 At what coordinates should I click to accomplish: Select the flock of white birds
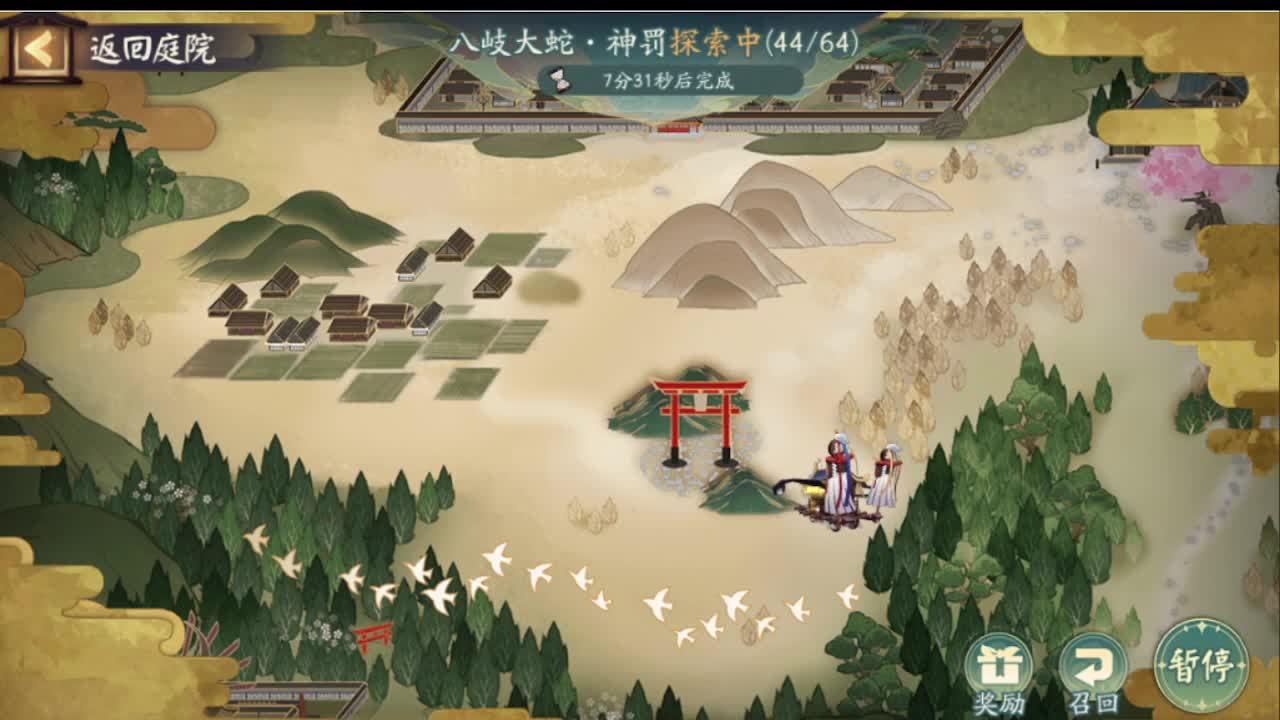pos(550,580)
